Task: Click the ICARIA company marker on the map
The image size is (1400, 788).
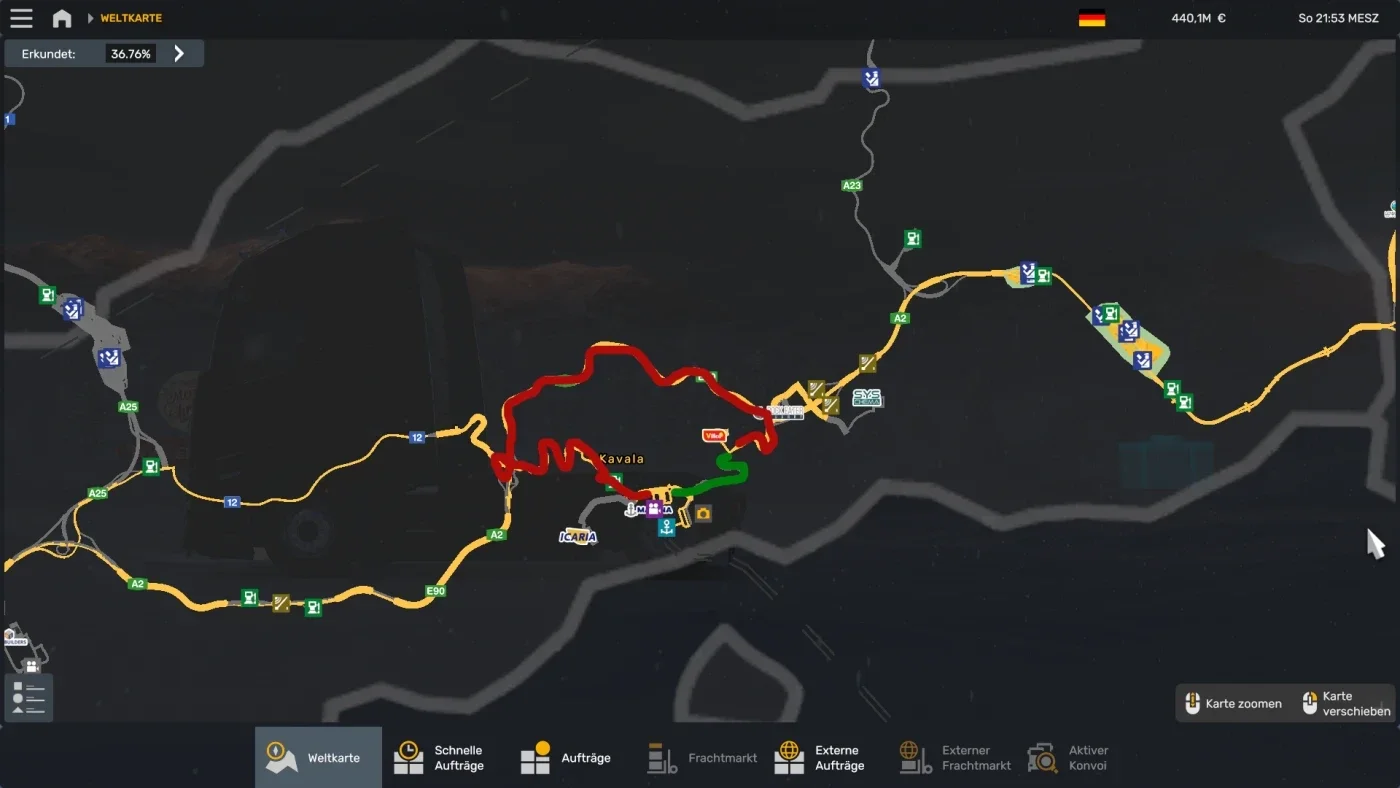Action: pyautogui.click(x=577, y=535)
